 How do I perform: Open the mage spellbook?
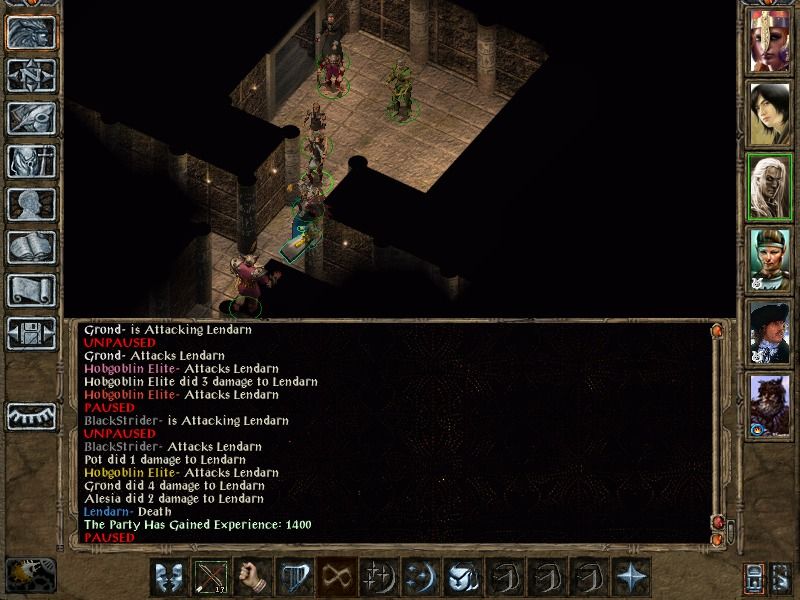click(30, 247)
